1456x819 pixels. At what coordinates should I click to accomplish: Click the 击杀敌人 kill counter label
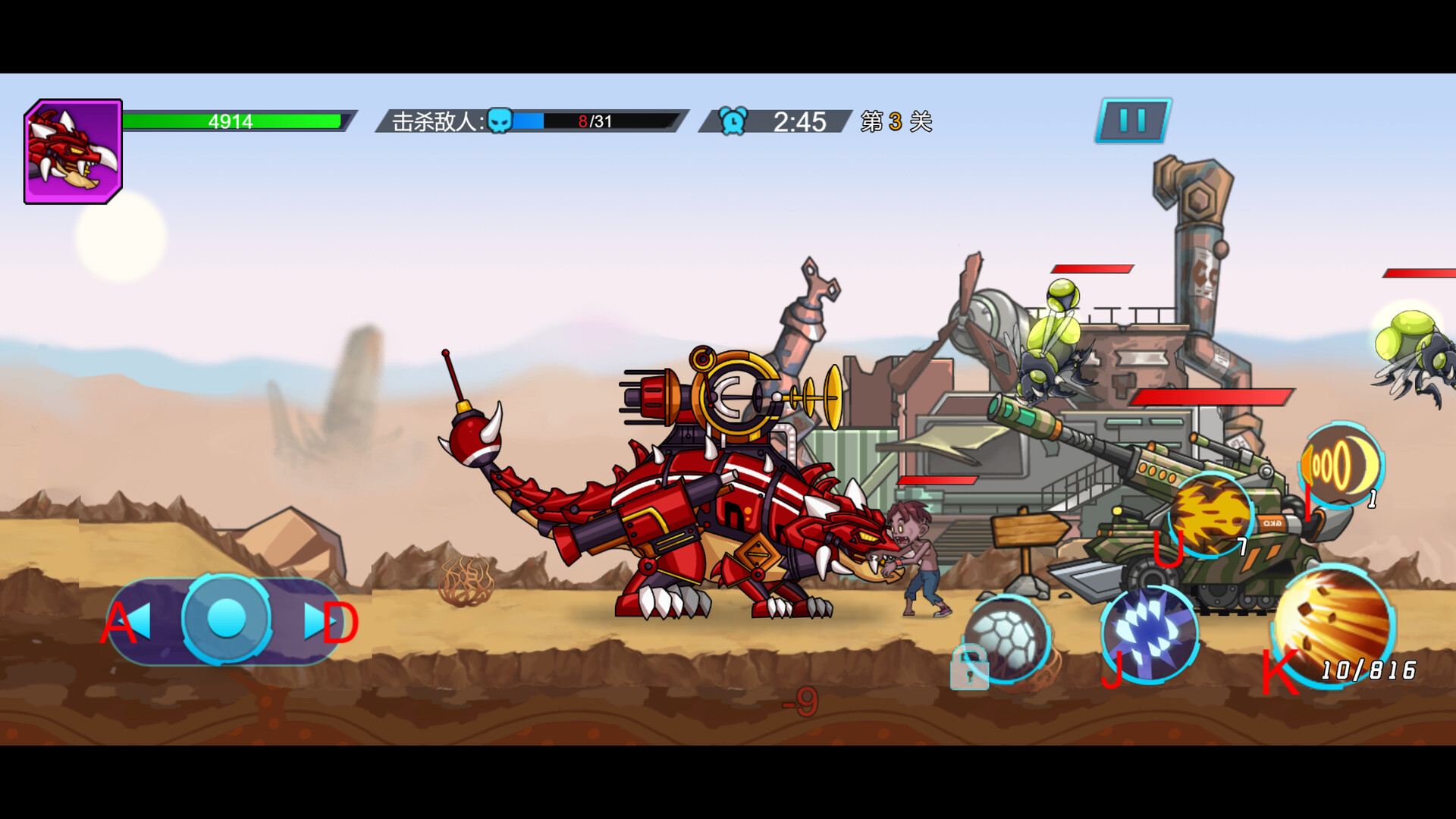431,119
